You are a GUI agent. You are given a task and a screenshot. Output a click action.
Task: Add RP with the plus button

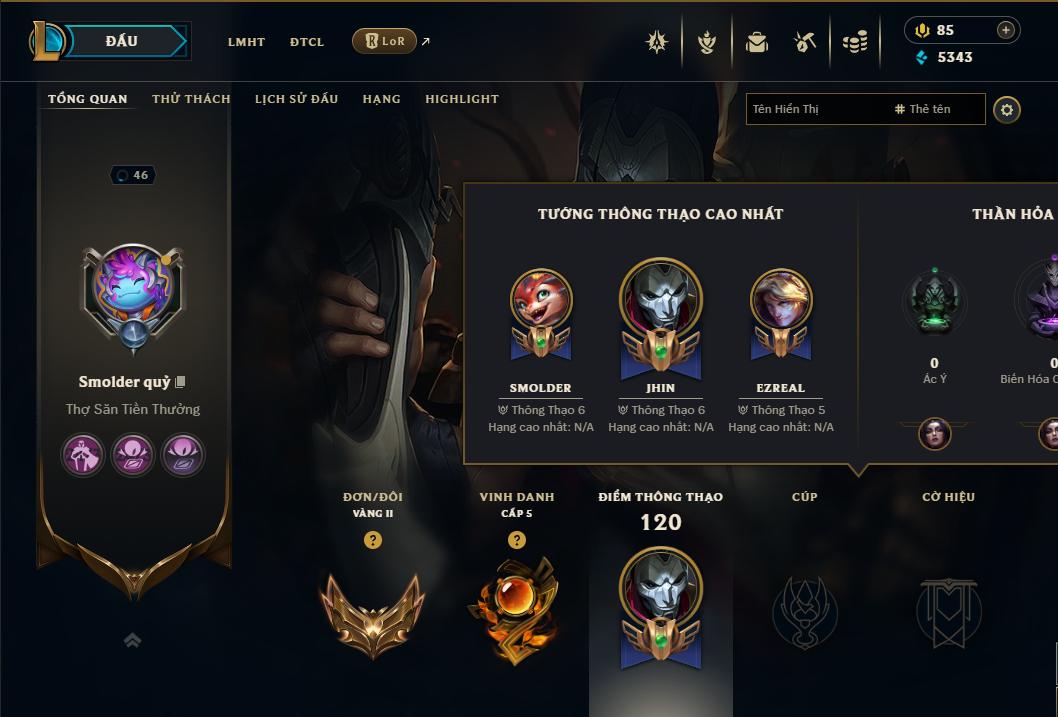tap(1005, 30)
